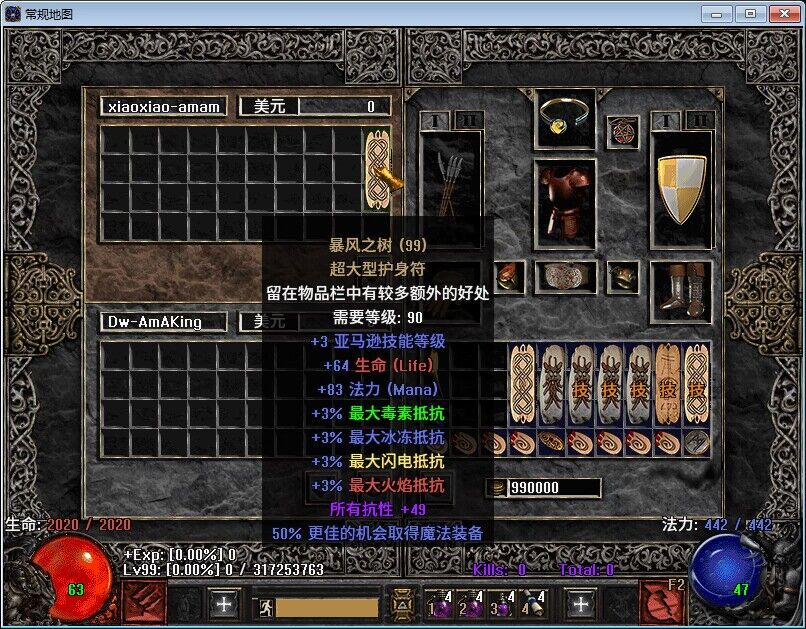Select the gold ring equipment slot
Viewport: 806px width, 629px height.
point(565,118)
